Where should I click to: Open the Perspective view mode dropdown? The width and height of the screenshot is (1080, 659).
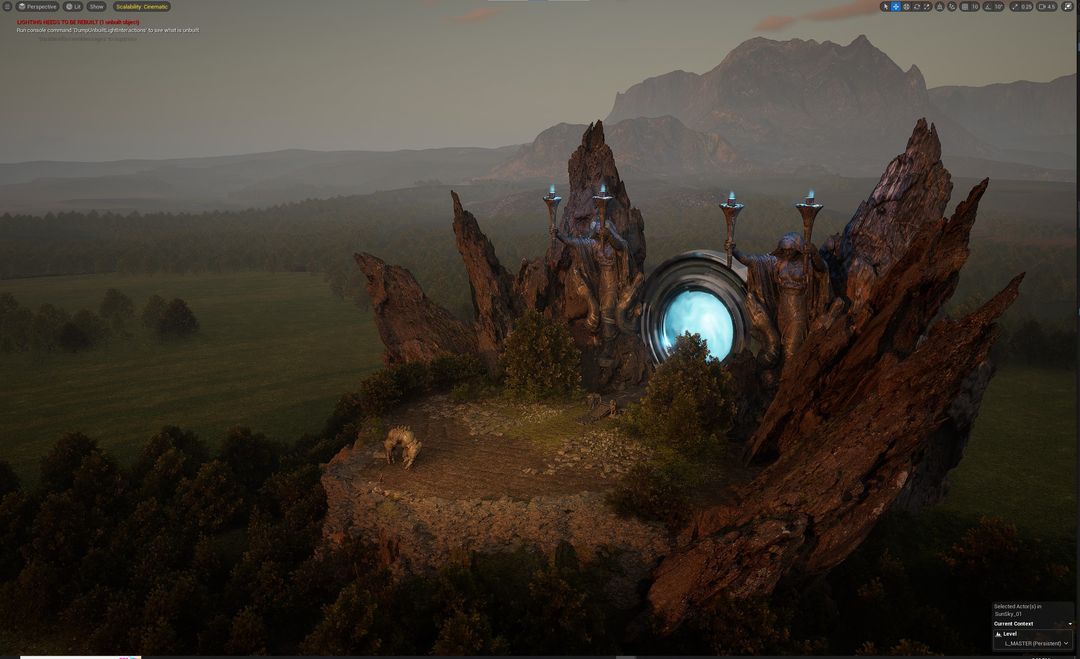point(38,7)
